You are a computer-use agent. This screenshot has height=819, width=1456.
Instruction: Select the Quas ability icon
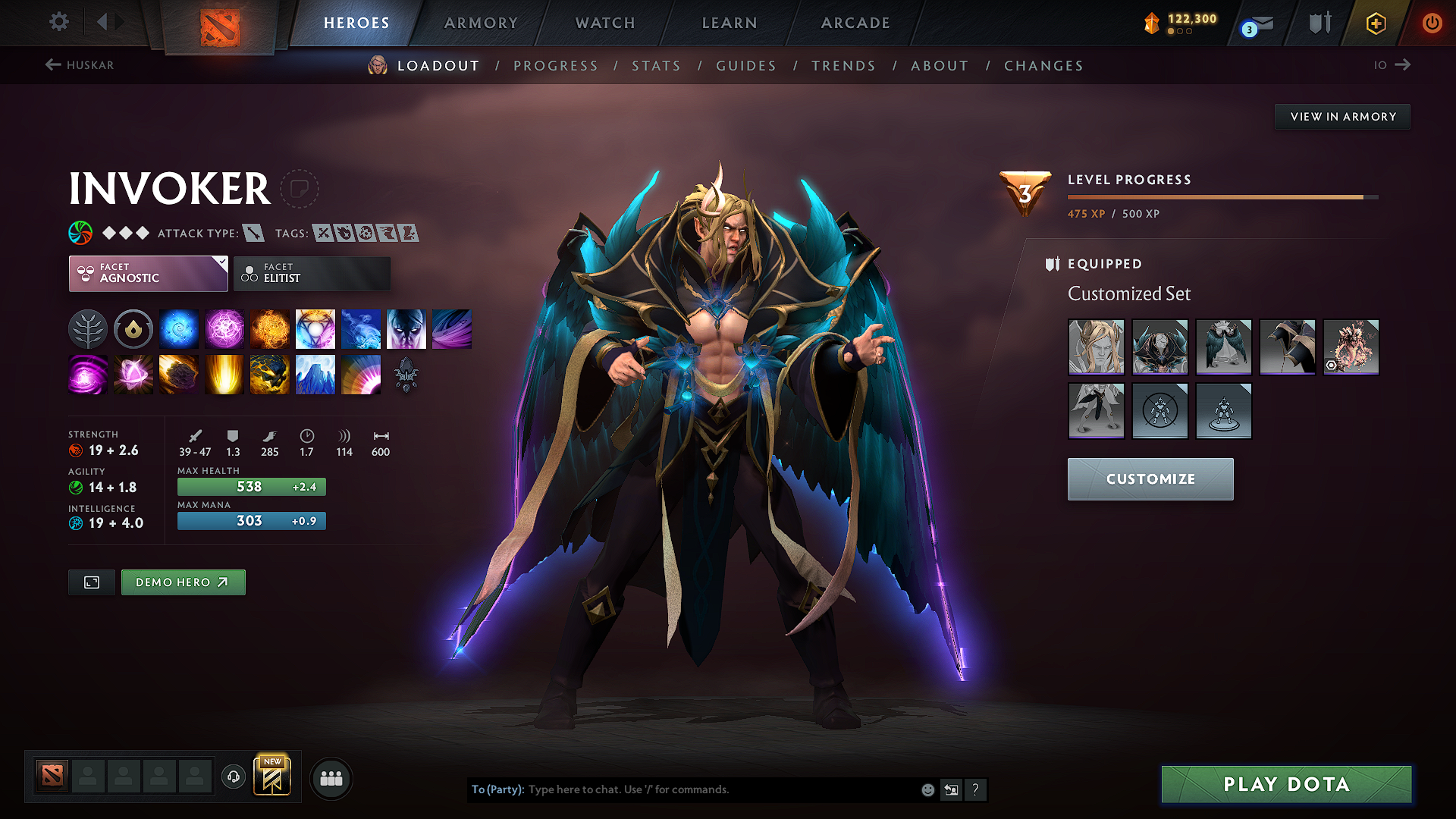(x=179, y=328)
